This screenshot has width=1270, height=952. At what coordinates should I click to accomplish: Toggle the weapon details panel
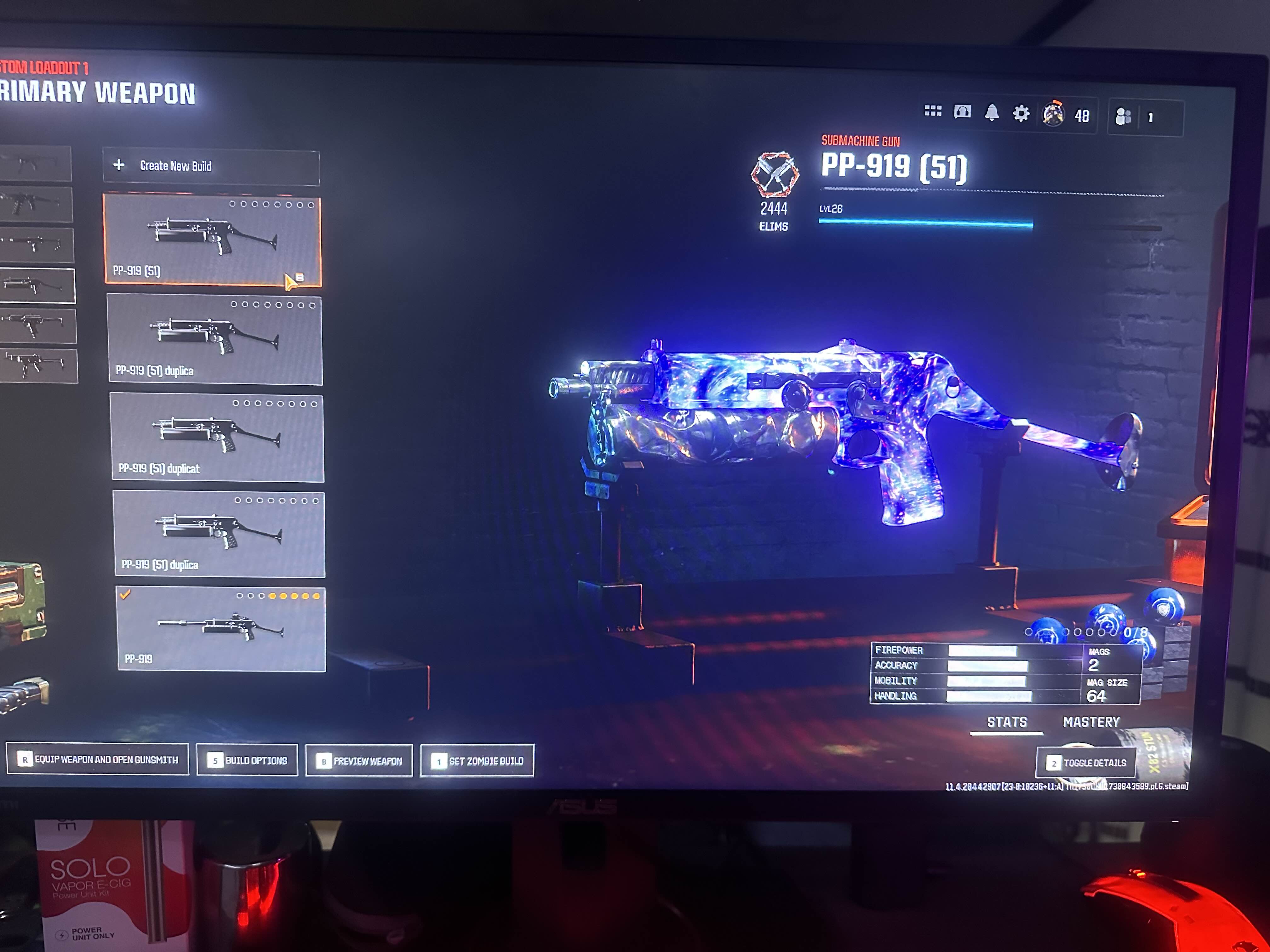click(x=1086, y=762)
